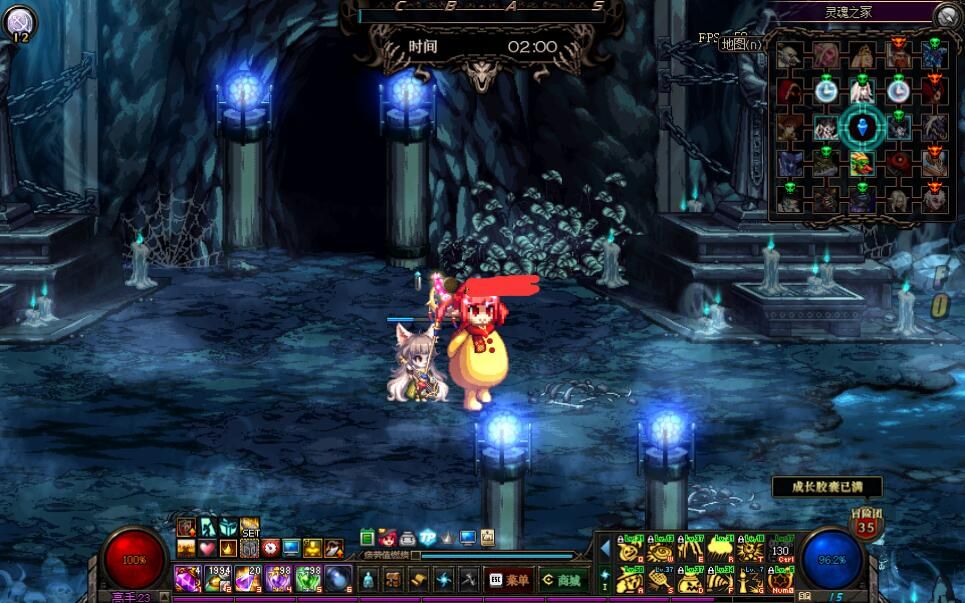Image resolution: width=965 pixels, height=603 pixels.
Task: Use the blue orb item in slot 6
Action: [x=338, y=578]
